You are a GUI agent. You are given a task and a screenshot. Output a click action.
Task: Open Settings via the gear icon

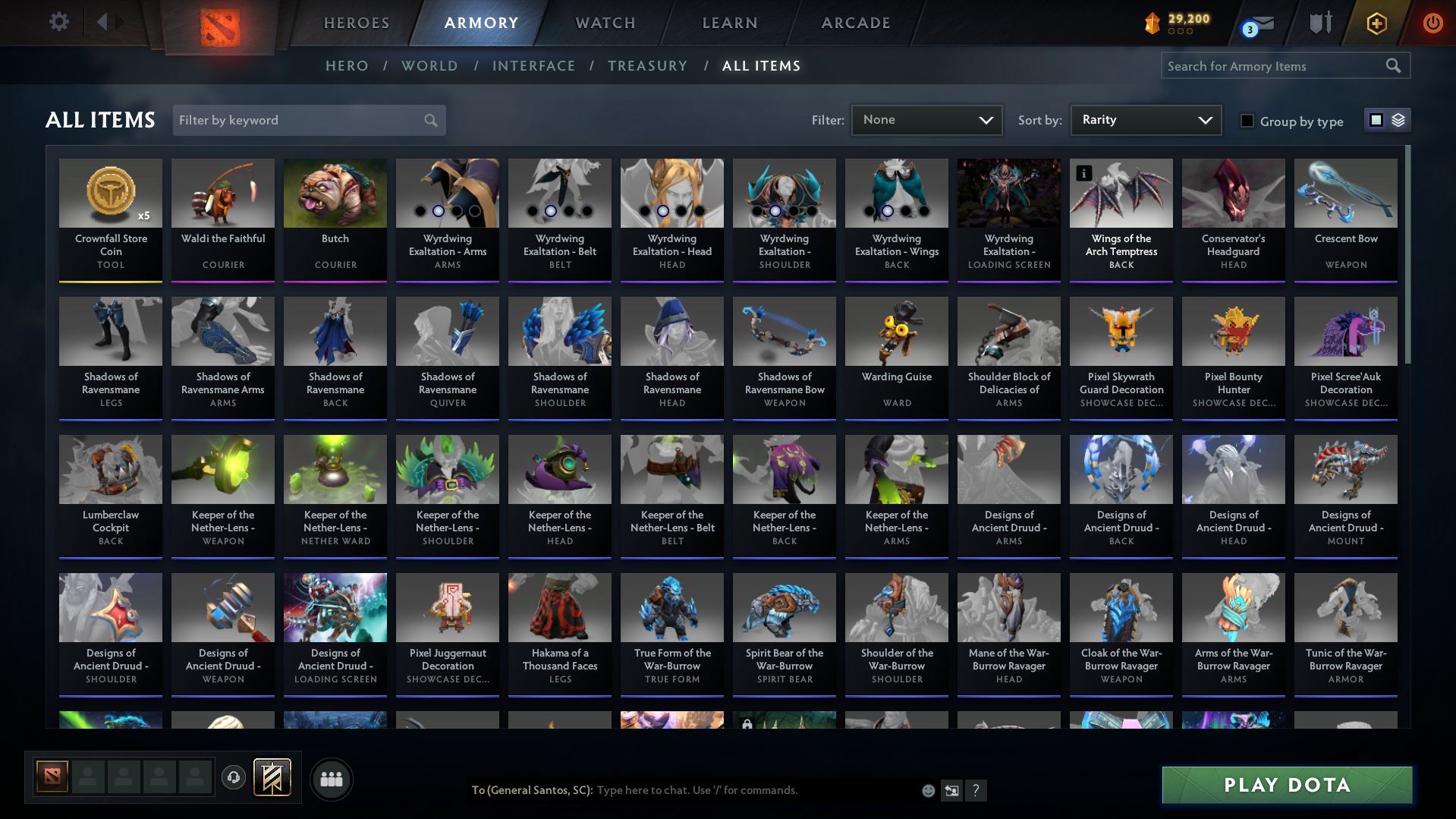58,22
